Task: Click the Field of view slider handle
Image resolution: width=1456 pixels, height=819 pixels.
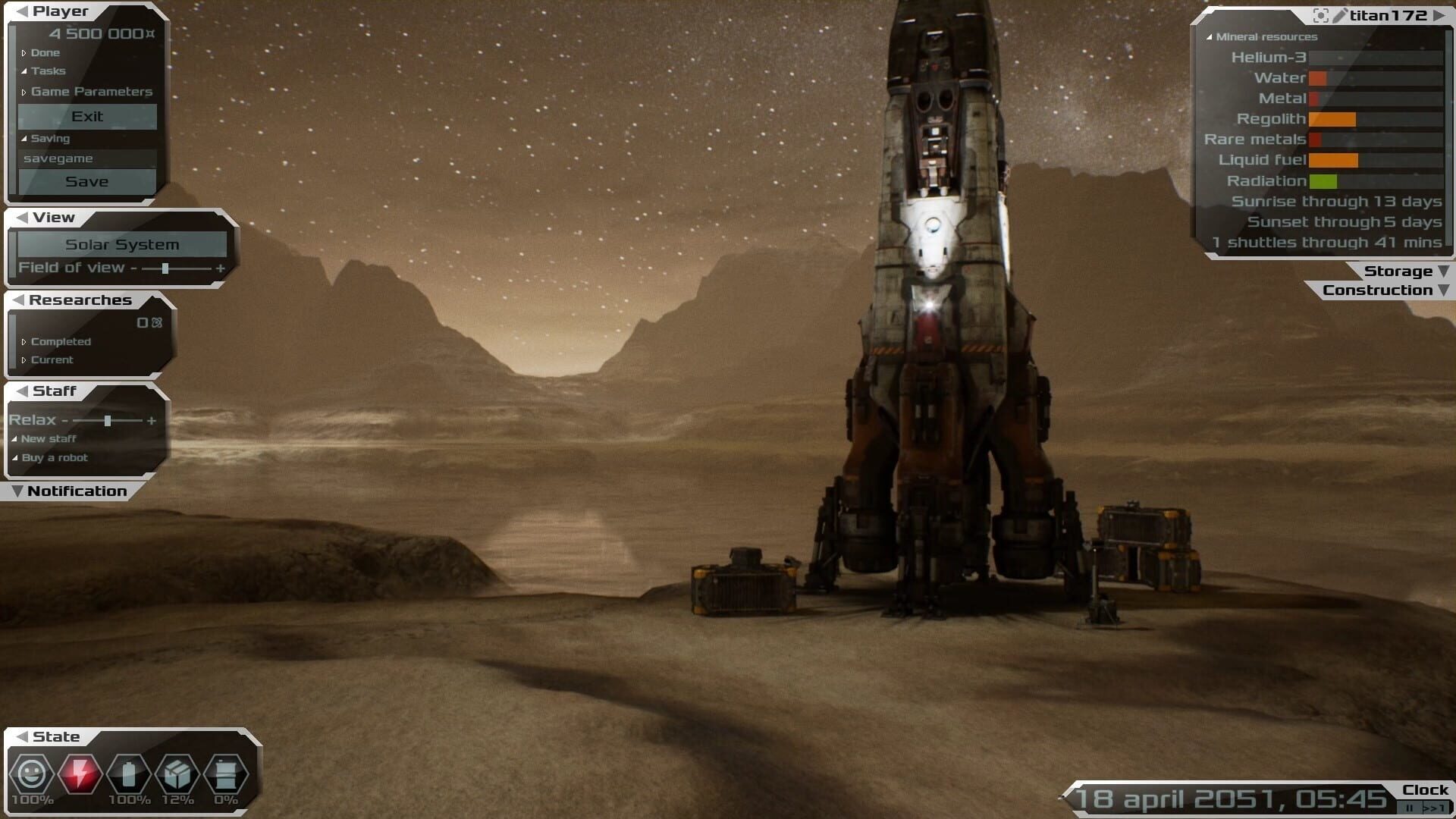Action: coord(165,268)
